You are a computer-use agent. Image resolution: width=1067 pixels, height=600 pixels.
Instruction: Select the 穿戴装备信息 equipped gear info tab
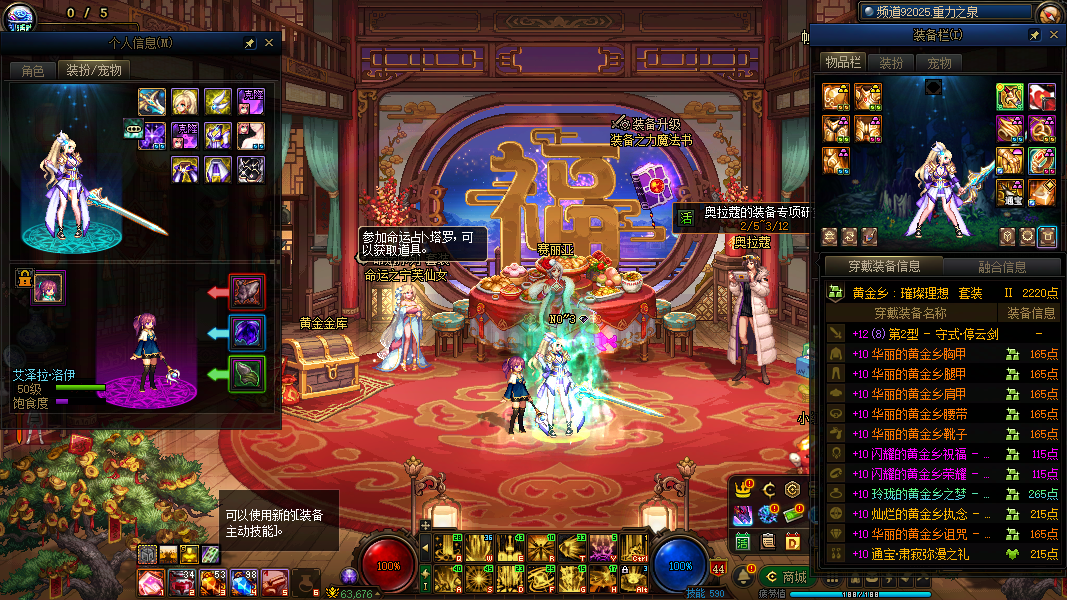883,266
